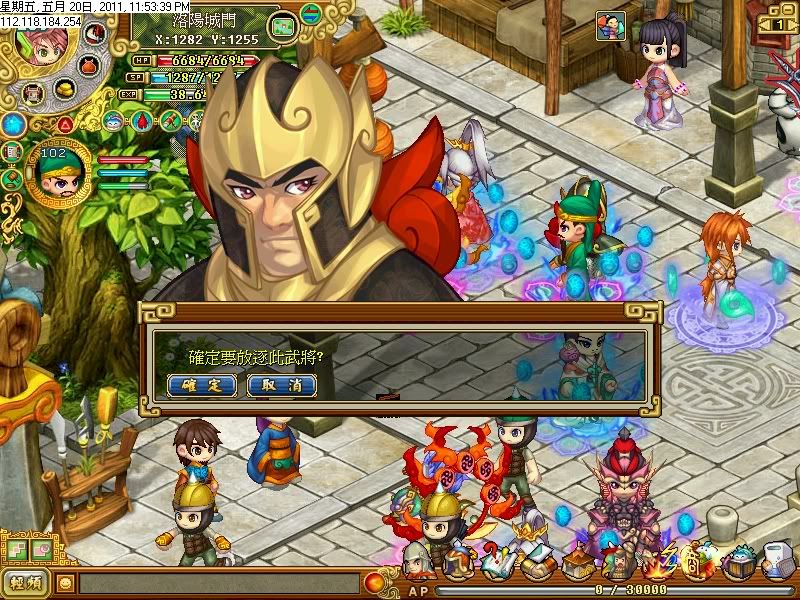Open the pink-haired player portrait
Image resolution: width=800 pixels, height=600 pixels.
point(39,44)
